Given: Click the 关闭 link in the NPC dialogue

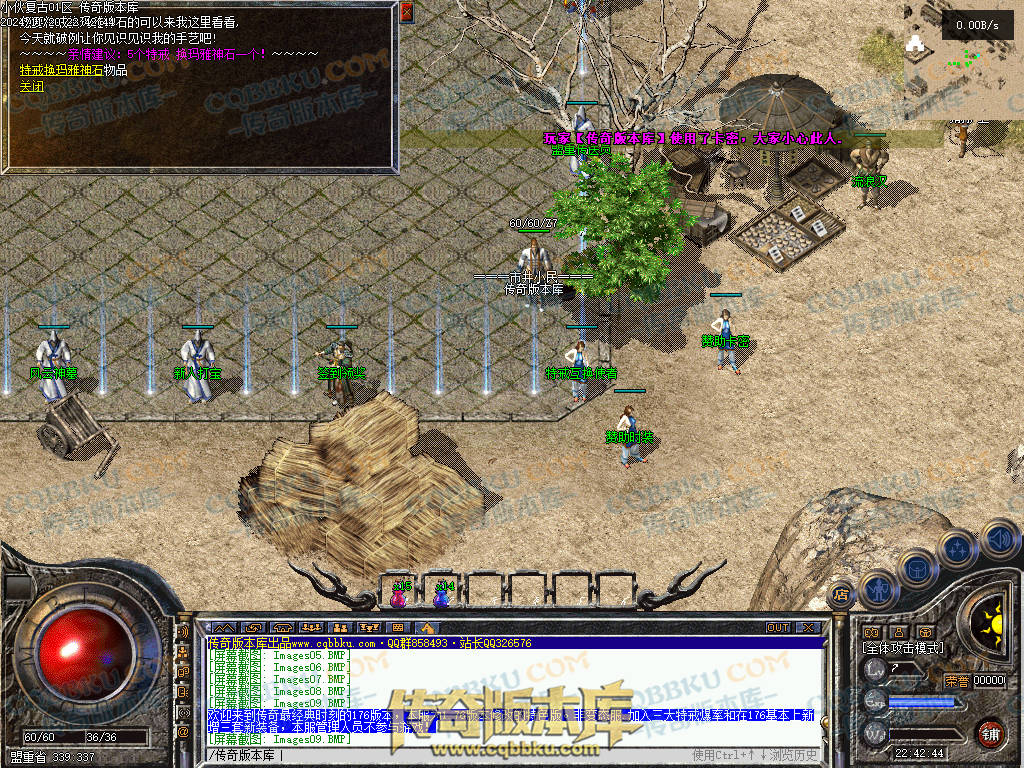Looking at the screenshot, I should coord(27,87).
